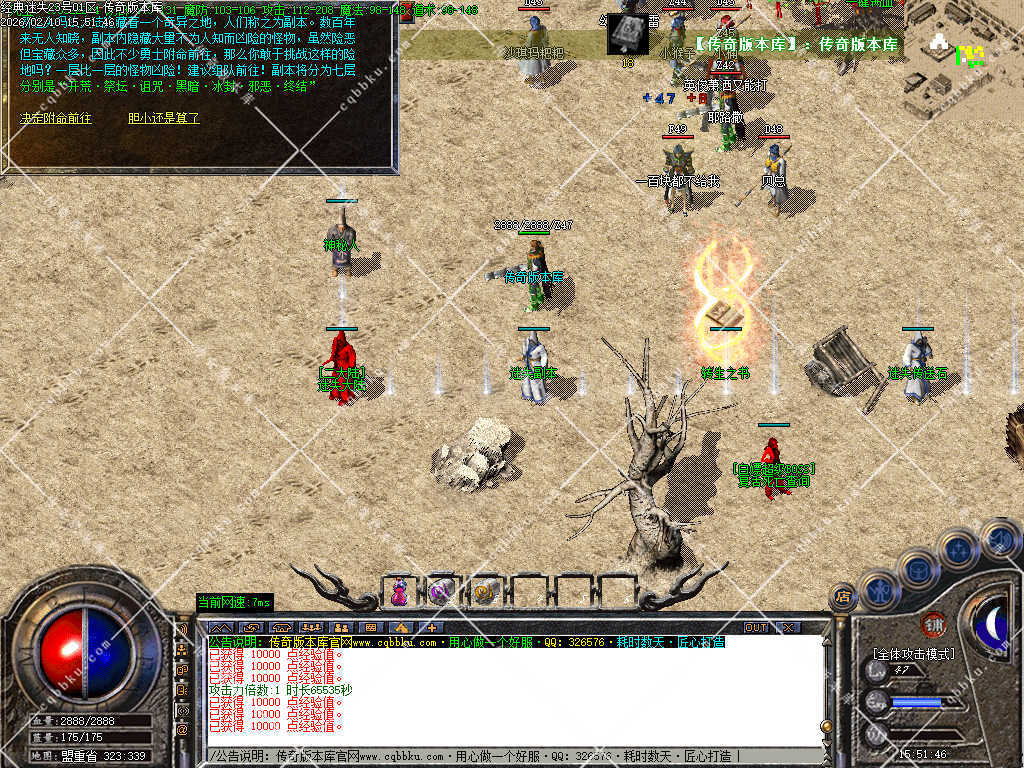Click the @ chat channel button
Screen dimensions: 1024x768
click(x=183, y=729)
